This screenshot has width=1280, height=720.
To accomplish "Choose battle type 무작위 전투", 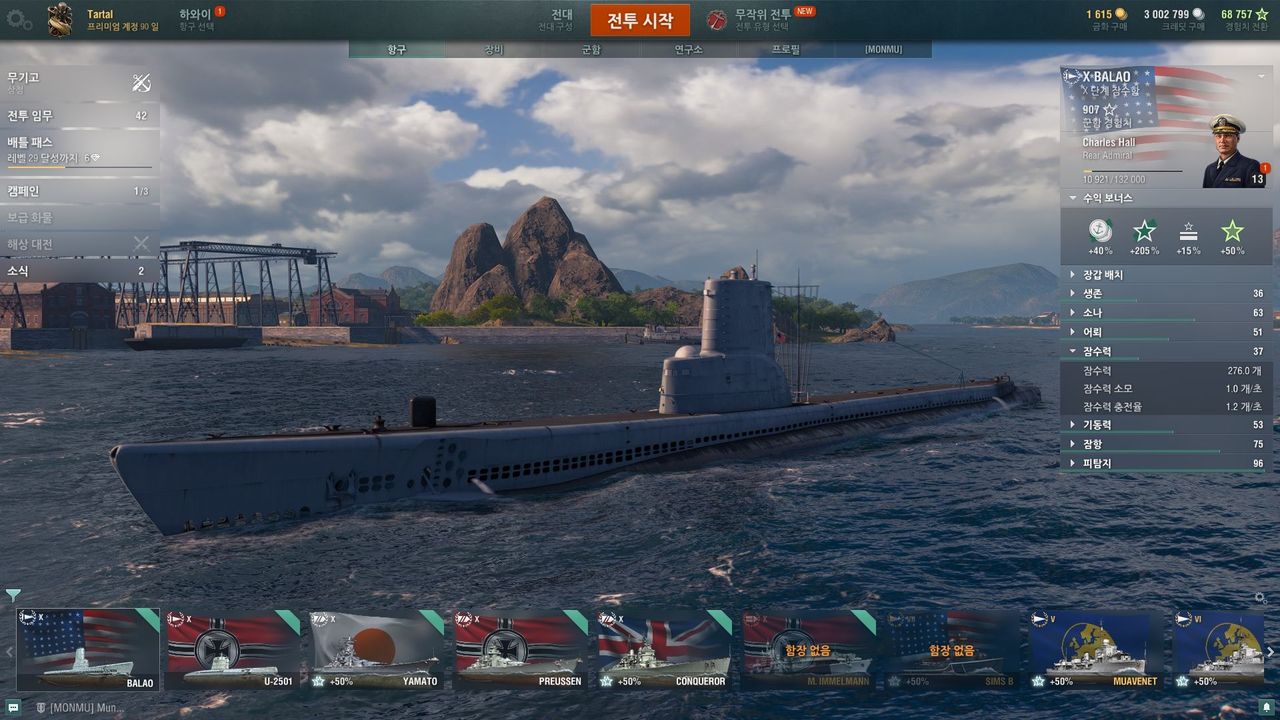I will 762,19.
